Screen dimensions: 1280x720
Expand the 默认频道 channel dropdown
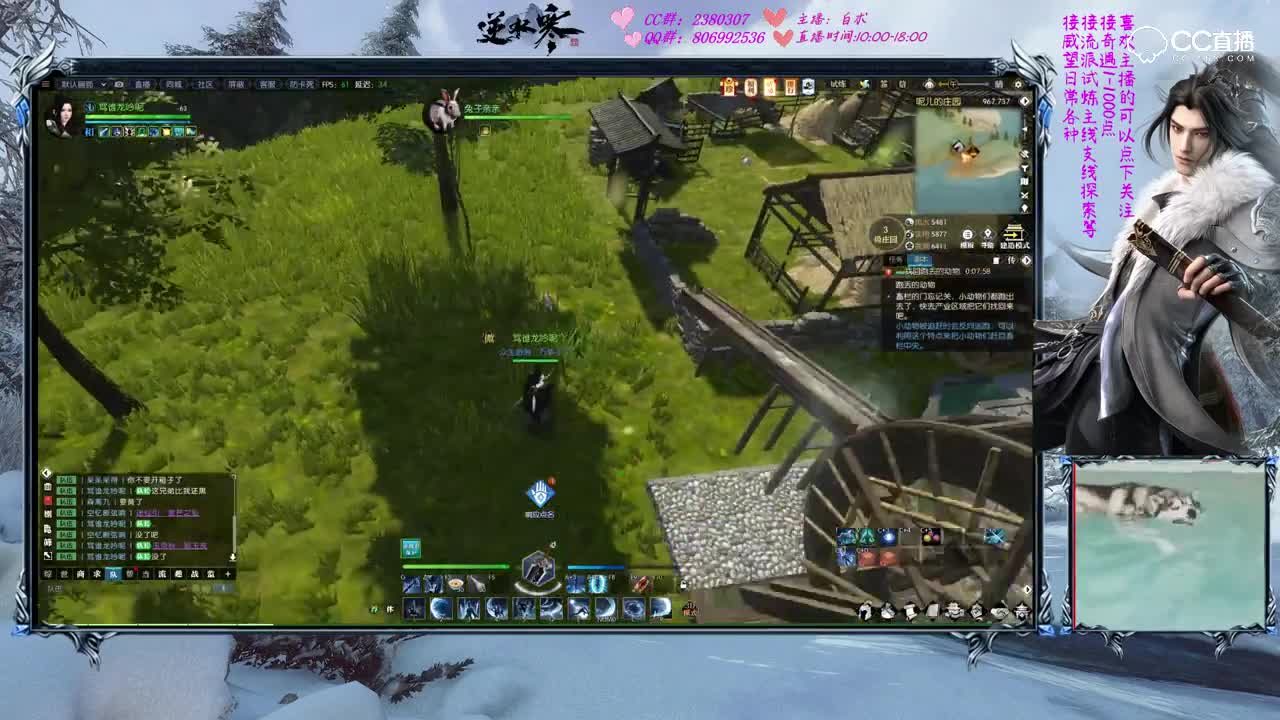(103, 84)
